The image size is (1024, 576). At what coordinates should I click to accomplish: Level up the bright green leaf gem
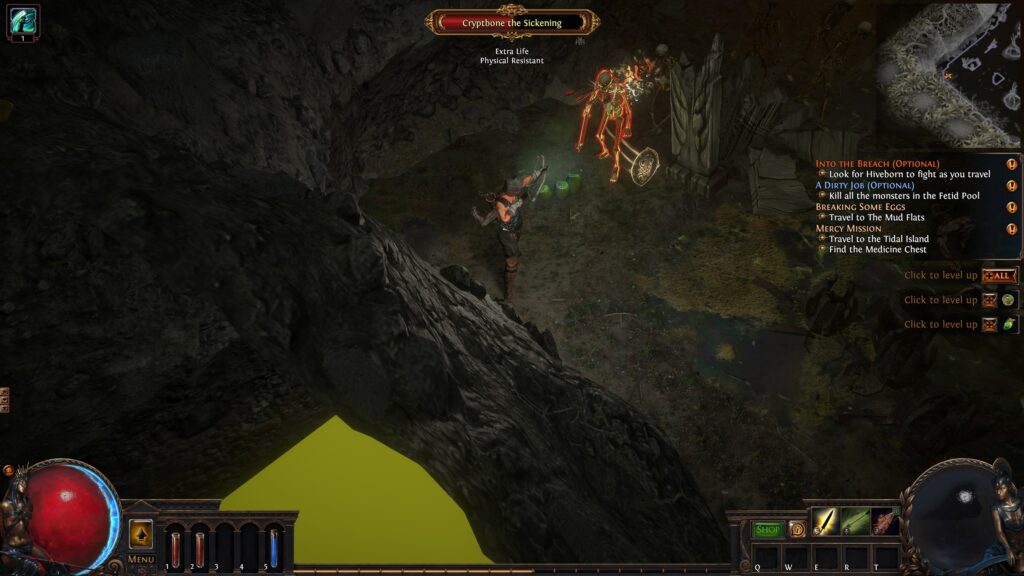[1008, 324]
